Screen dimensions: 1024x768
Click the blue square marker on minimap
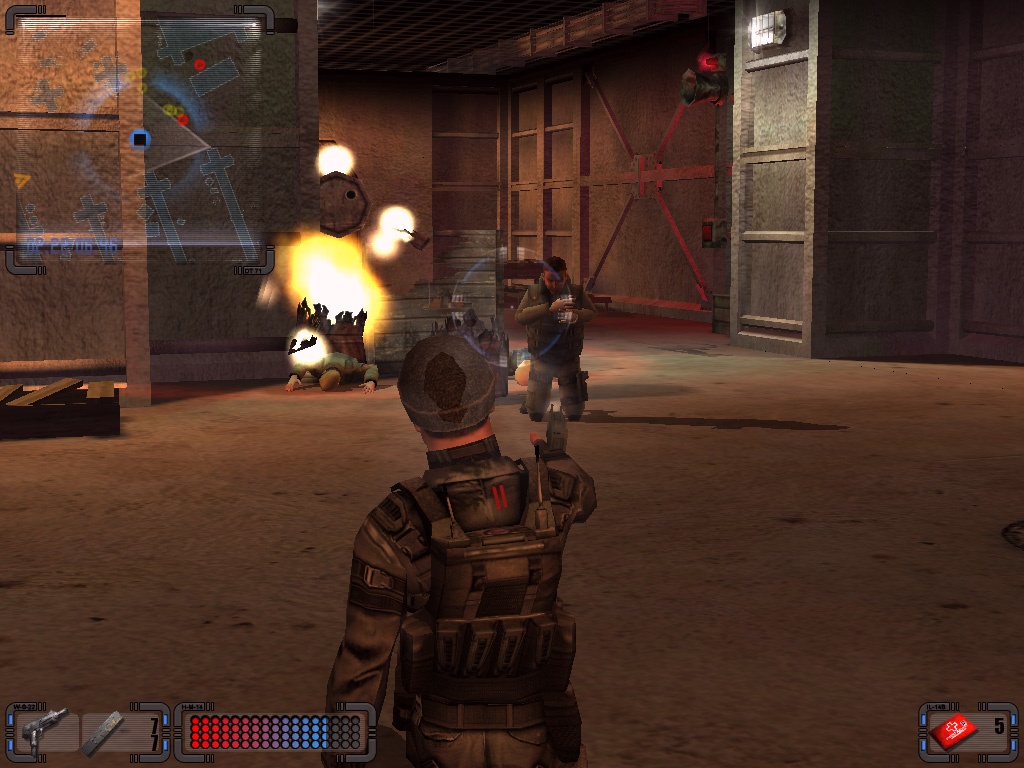tap(140, 139)
